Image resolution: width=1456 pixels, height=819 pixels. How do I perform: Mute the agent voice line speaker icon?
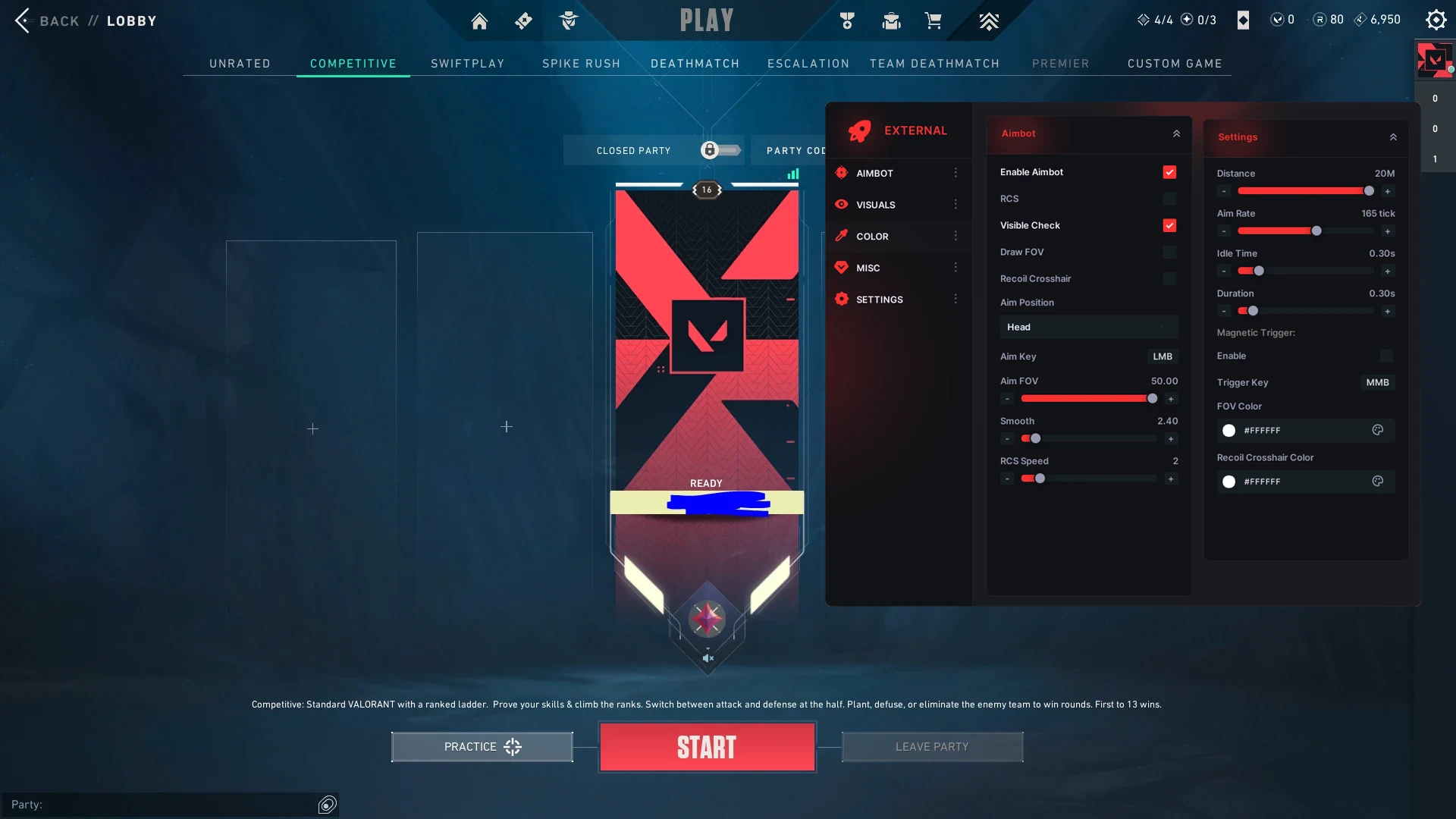[x=708, y=657]
